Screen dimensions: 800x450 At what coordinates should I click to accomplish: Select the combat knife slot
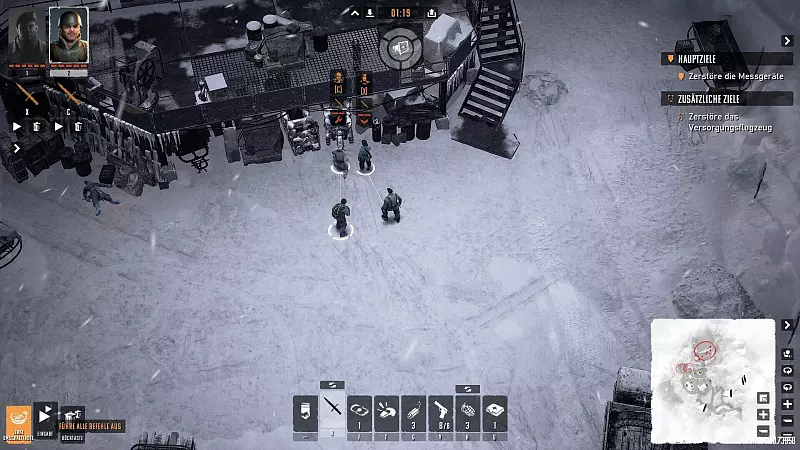coord(332,412)
